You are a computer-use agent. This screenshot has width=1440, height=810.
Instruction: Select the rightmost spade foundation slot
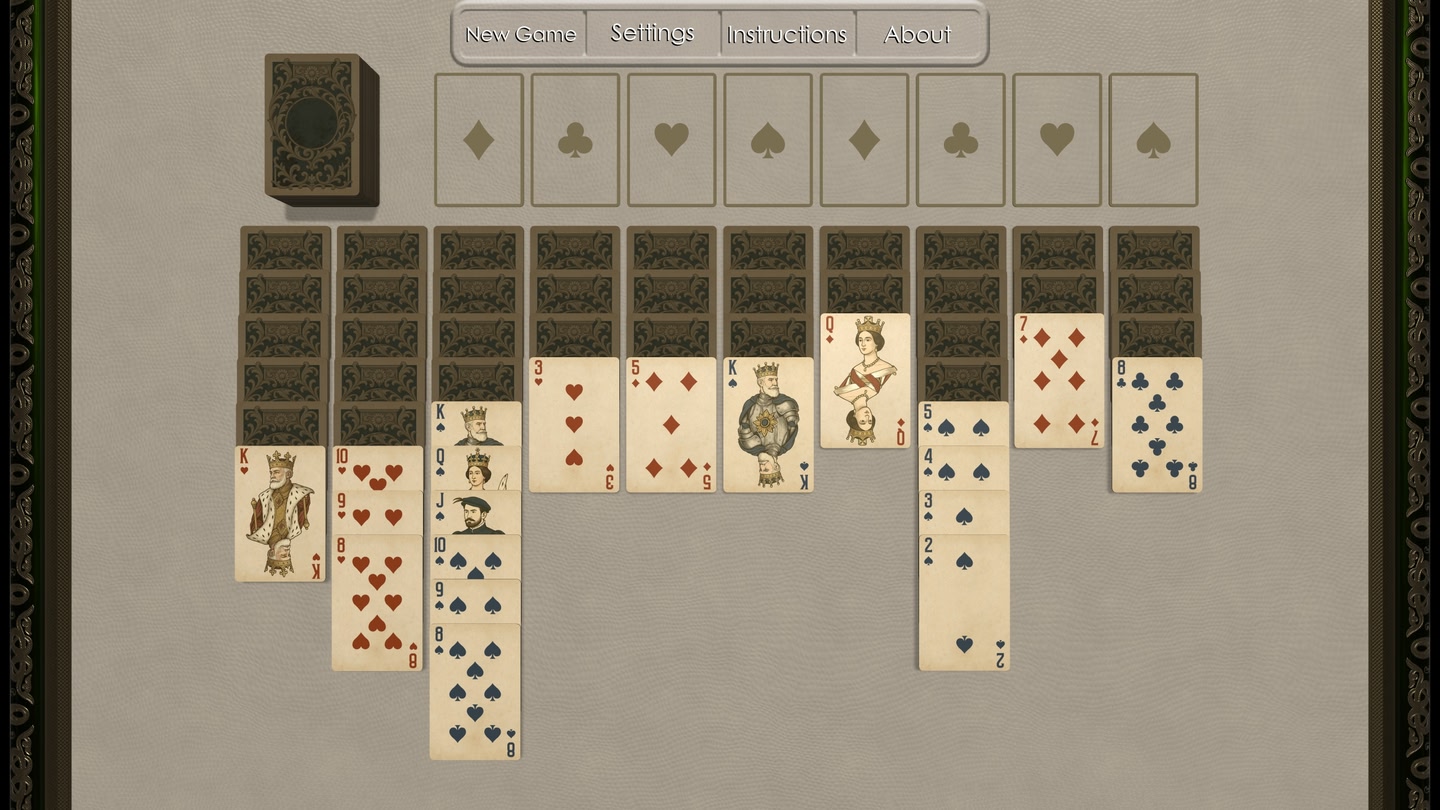pyautogui.click(x=1153, y=137)
